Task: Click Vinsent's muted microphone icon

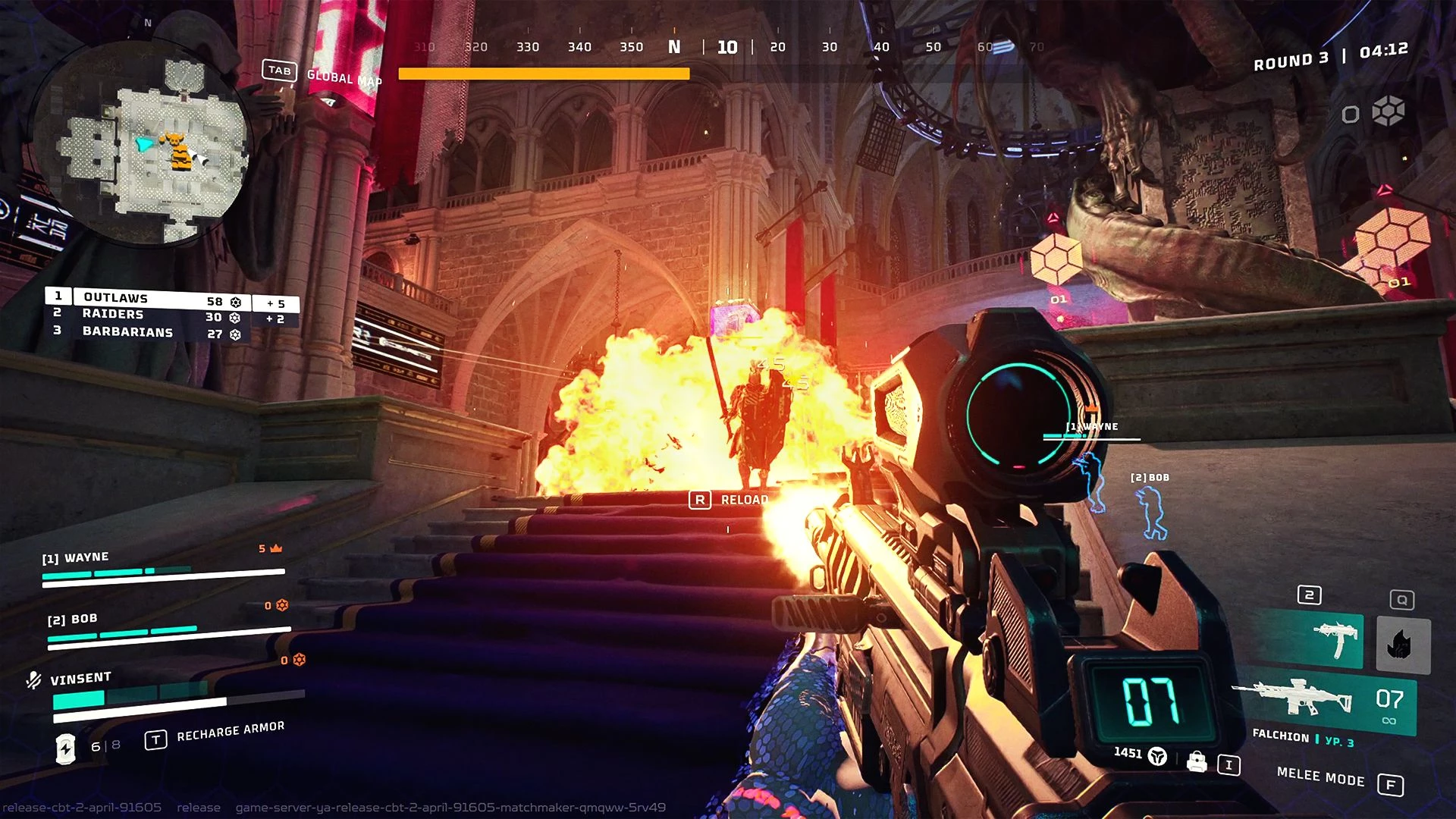Action: pyautogui.click(x=33, y=679)
